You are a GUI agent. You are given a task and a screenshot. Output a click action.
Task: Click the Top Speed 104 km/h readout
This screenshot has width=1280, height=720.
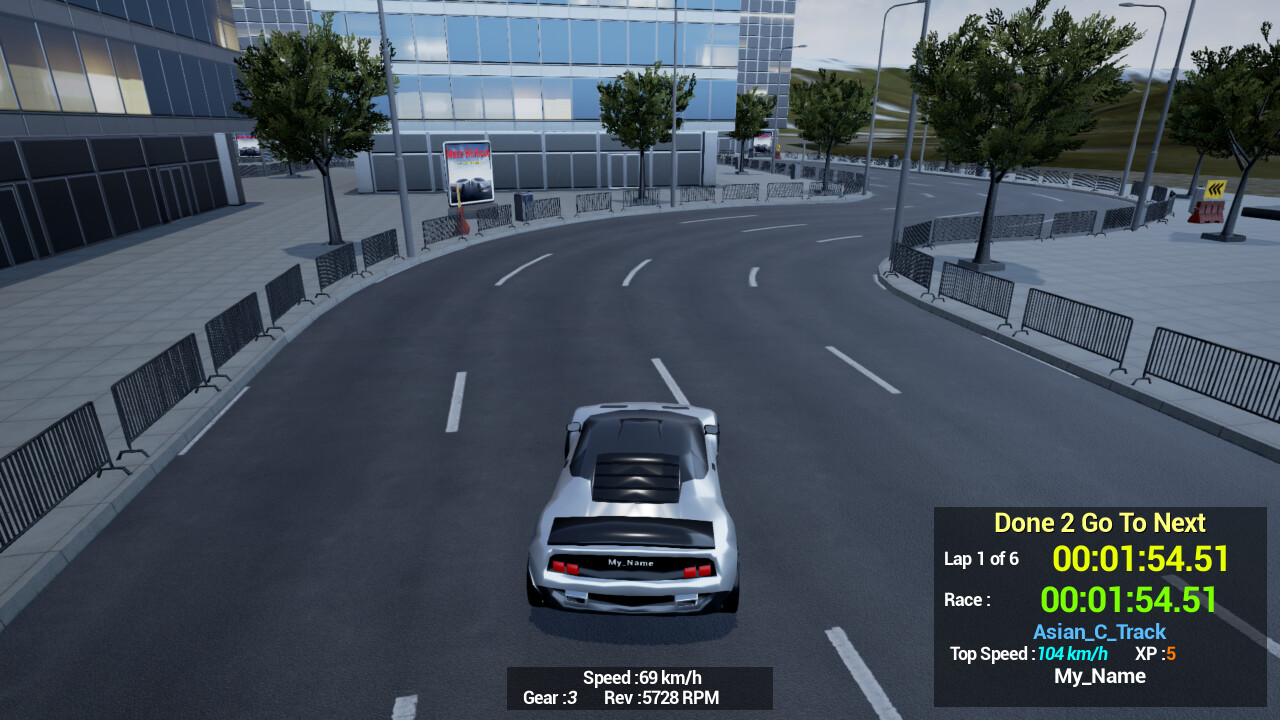pos(1029,654)
